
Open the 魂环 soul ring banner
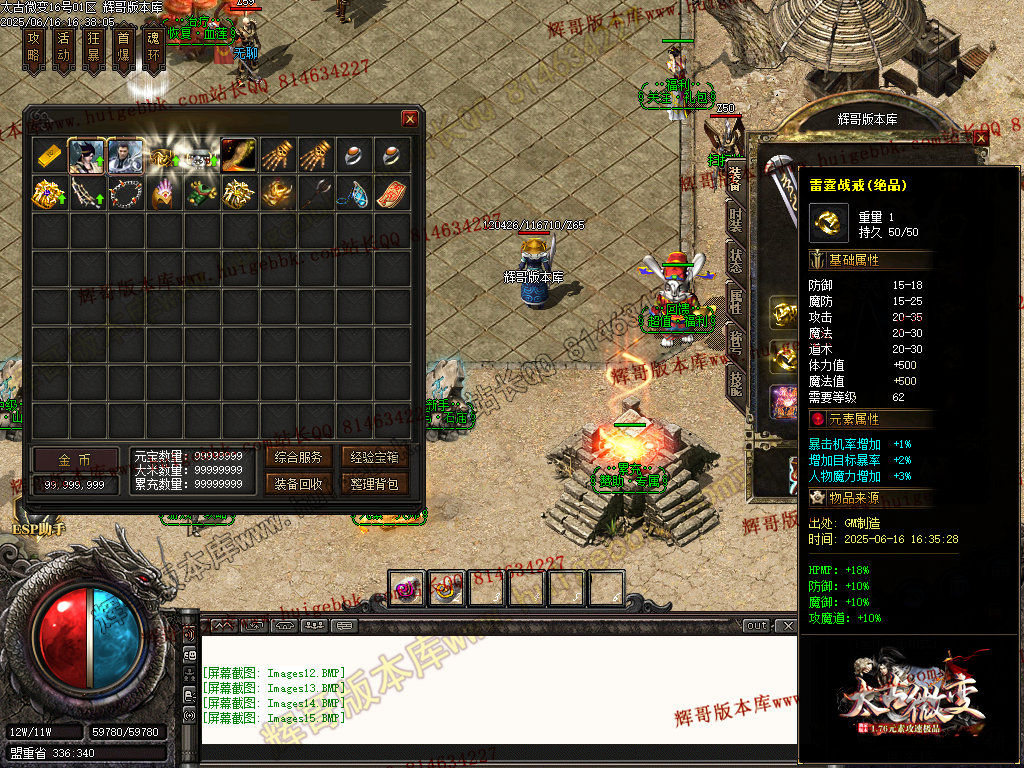(153, 47)
